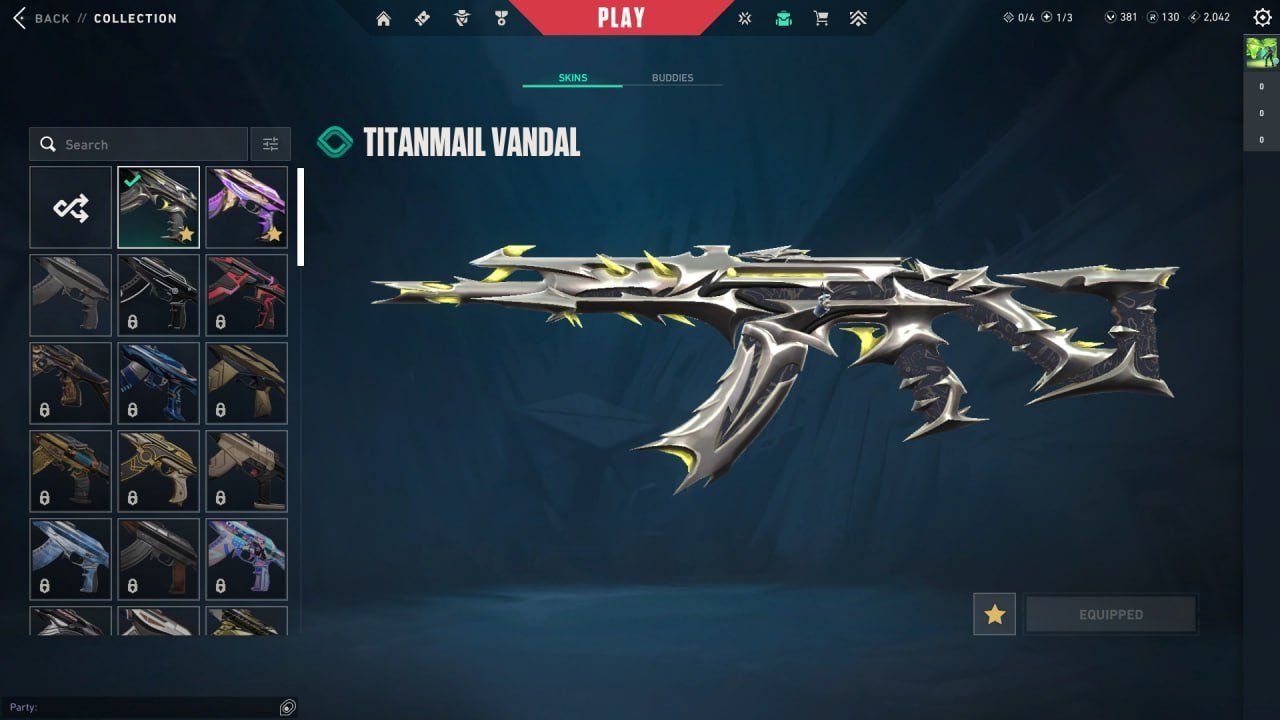Toggle the star on the equipped Vandal thumbnail

coord(186,233)
